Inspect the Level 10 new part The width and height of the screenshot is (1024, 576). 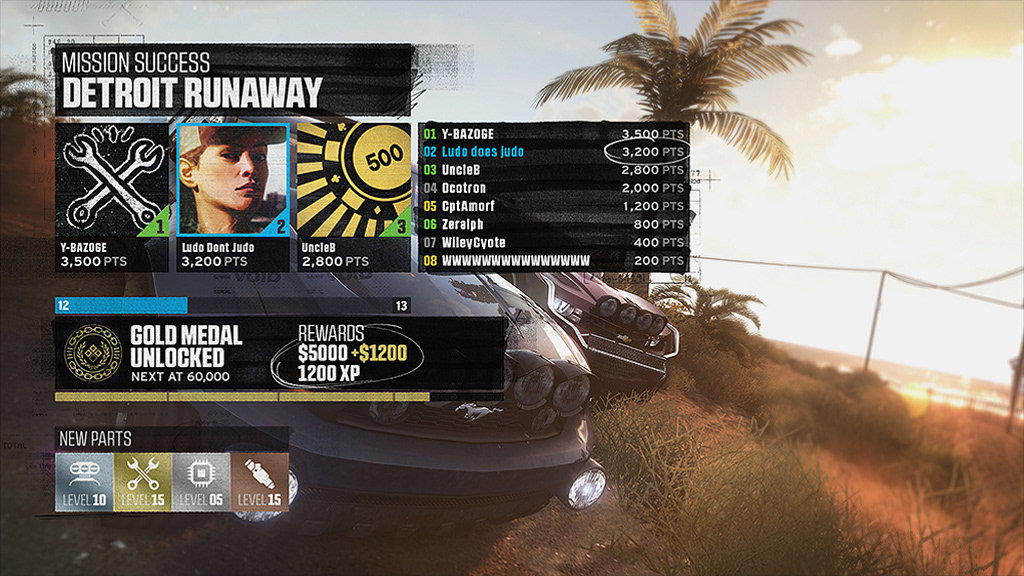coord(85,481)
